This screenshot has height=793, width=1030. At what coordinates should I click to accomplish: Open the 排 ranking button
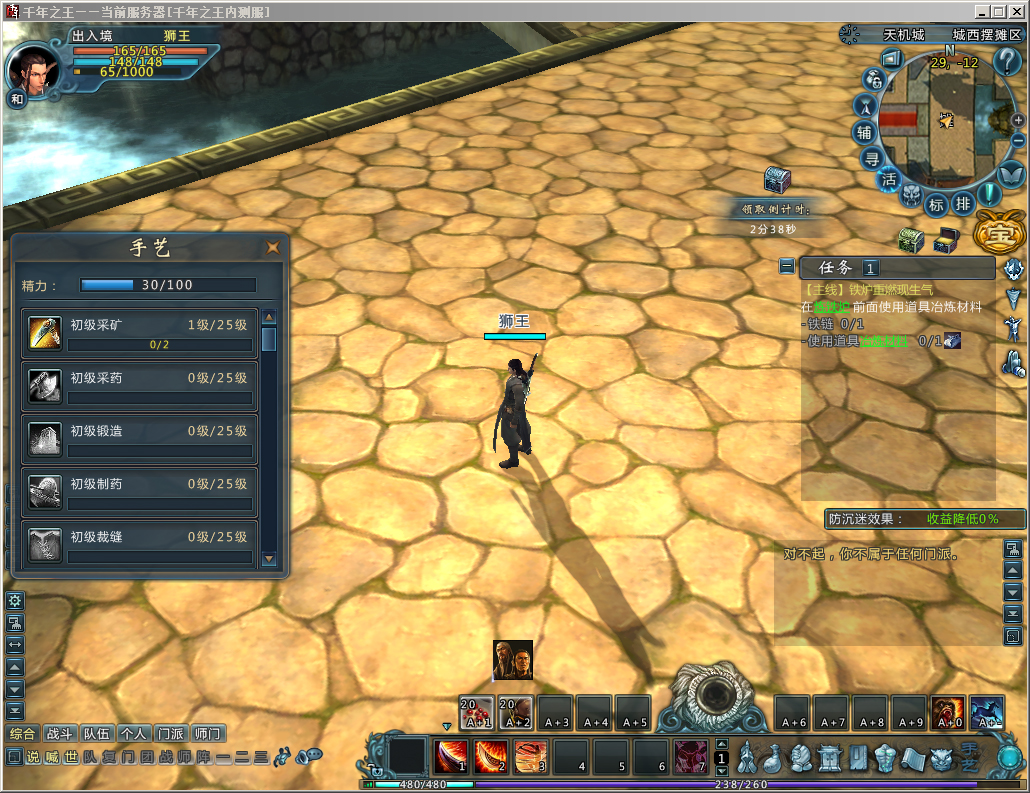tap(962, 204)
